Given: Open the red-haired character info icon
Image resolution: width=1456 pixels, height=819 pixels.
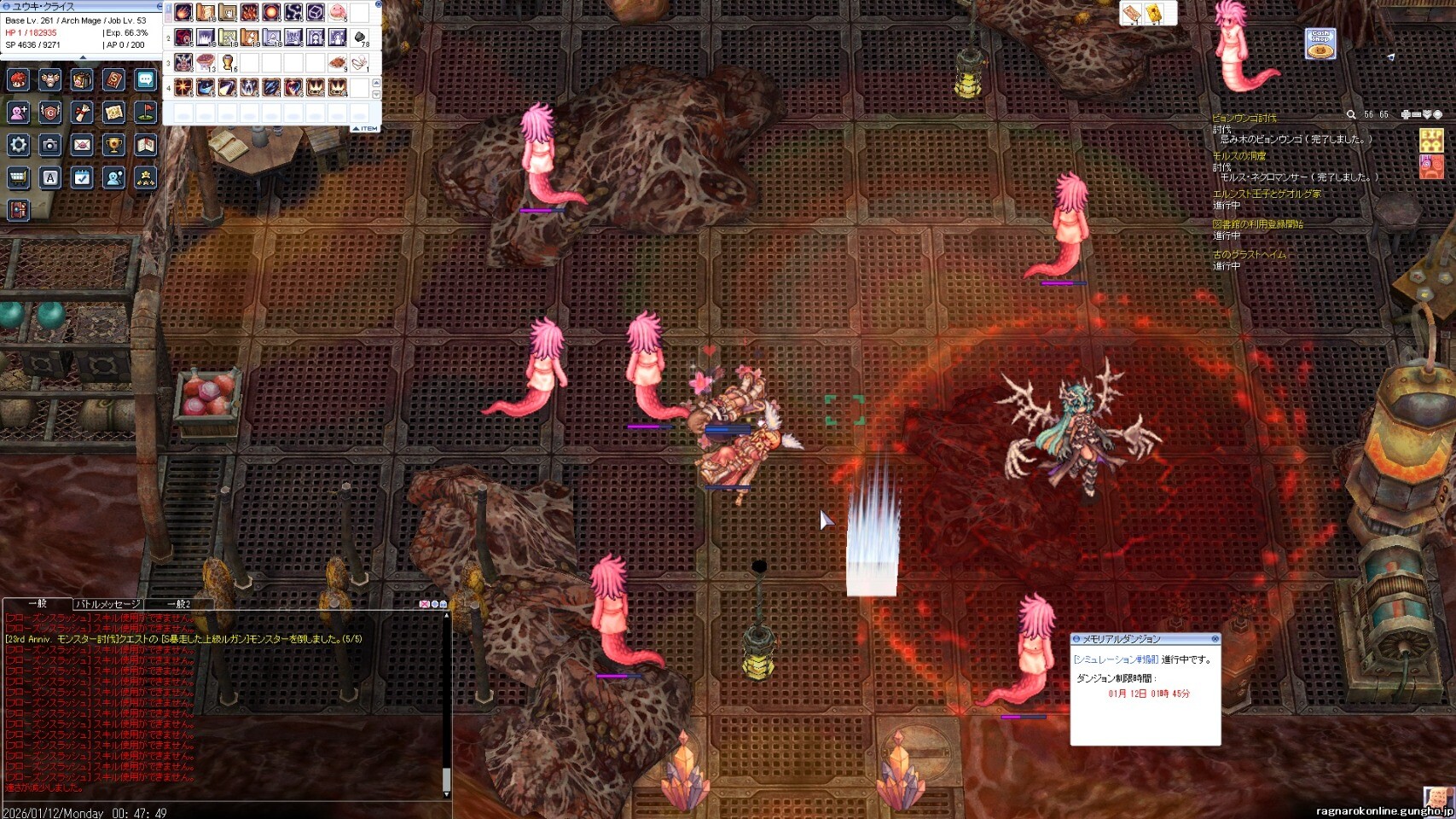Looking at the screenshot, I should point(19,80).
